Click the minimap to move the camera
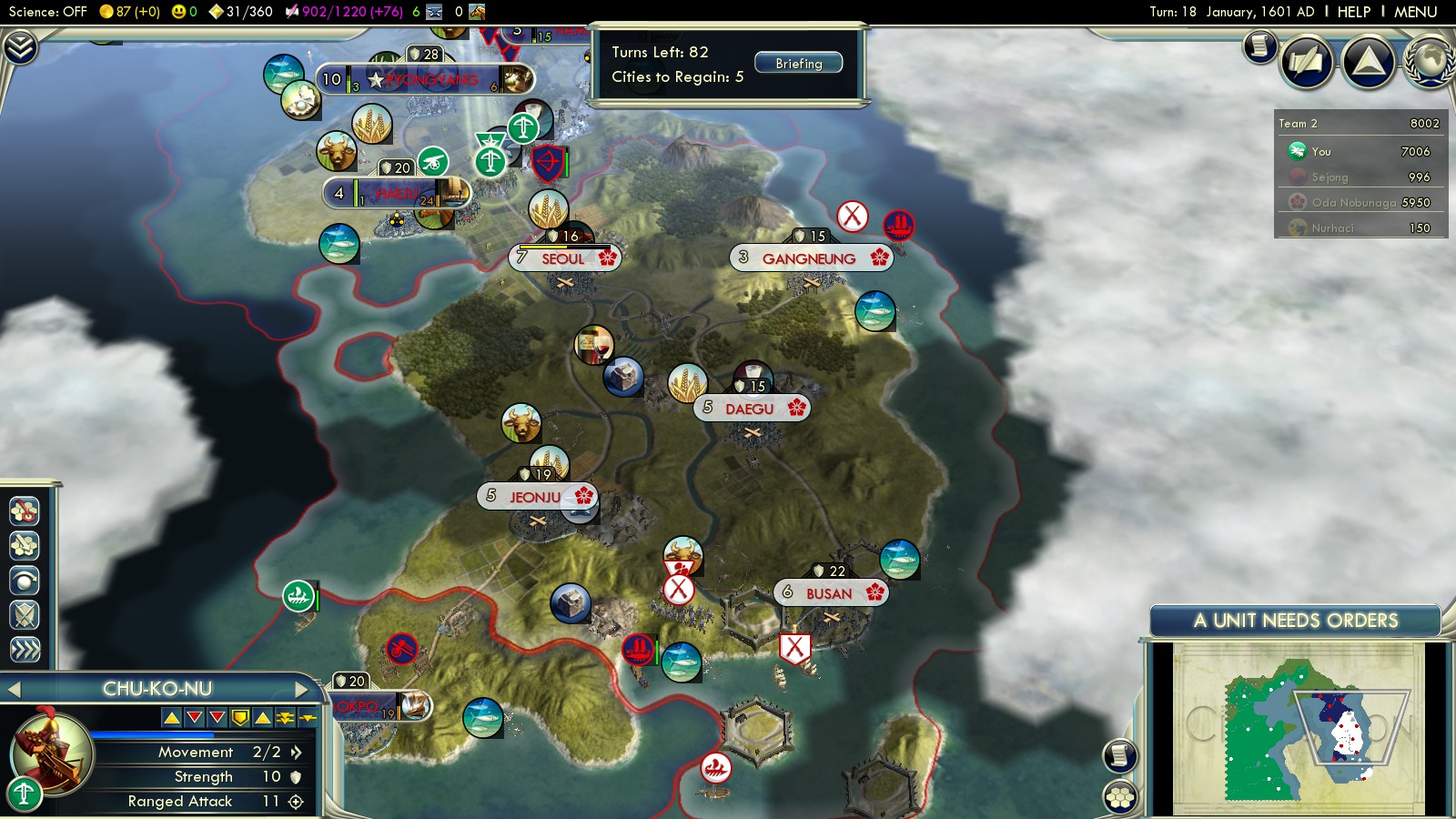This screenshot has height=819, width=1456. (x=1297, y=728)
